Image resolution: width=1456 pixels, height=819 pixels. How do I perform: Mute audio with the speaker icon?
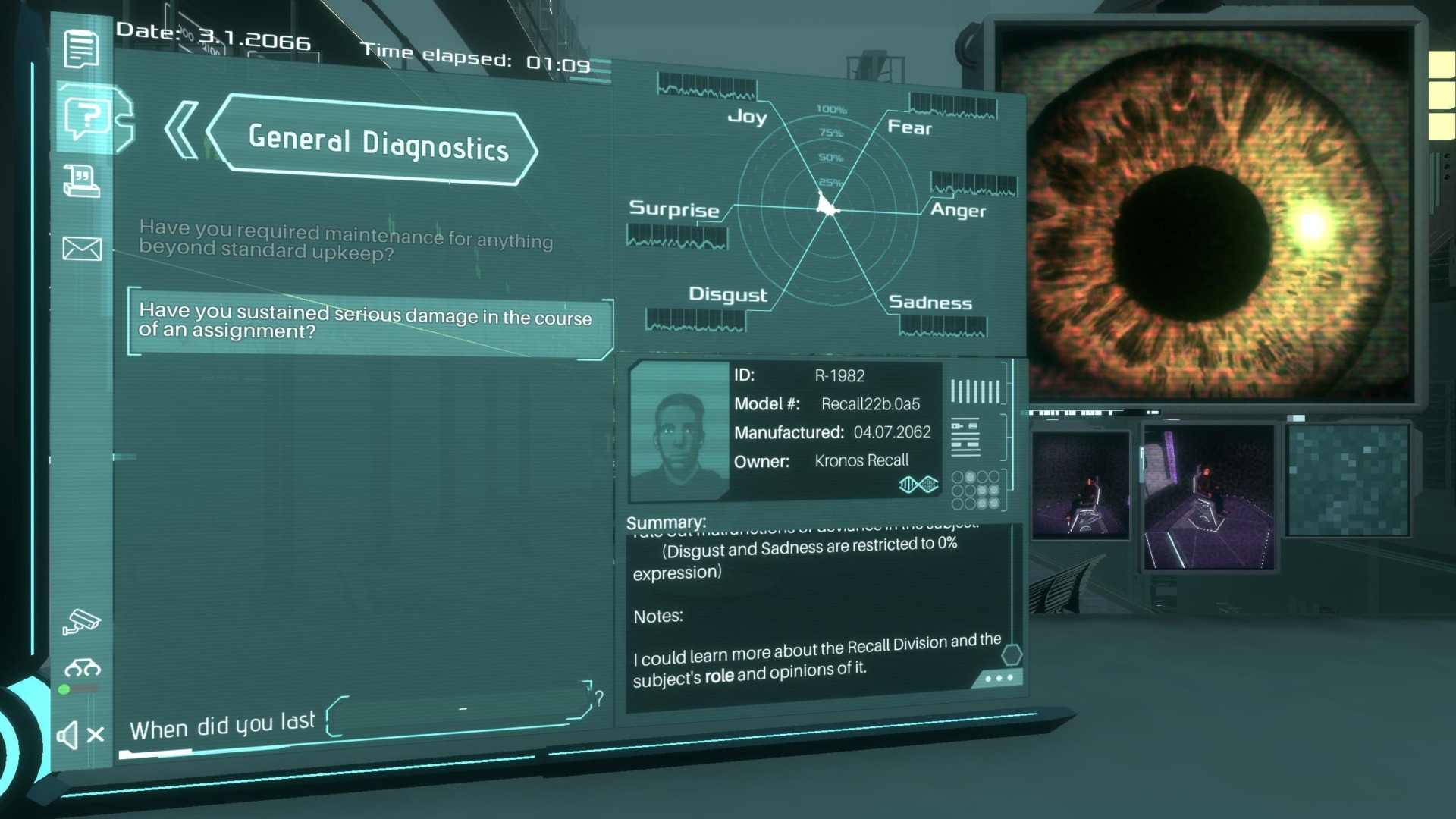(x=77, y=733)
